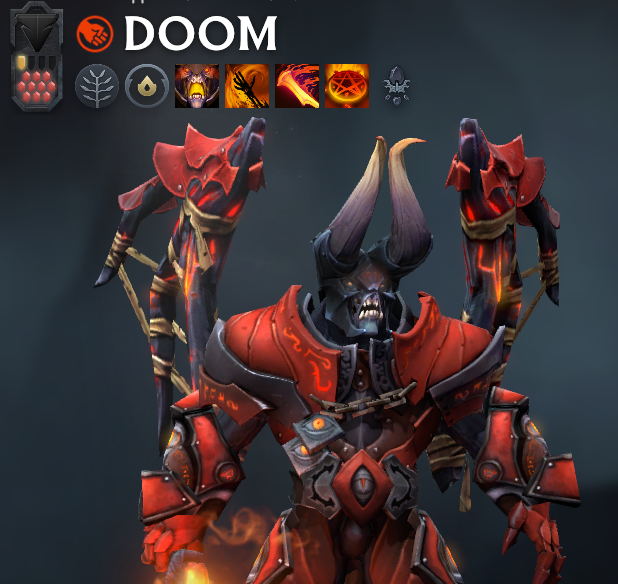Screen dimensions: 618x584
Task: Show the innate ability droplet icon
Action: (147, 86)
